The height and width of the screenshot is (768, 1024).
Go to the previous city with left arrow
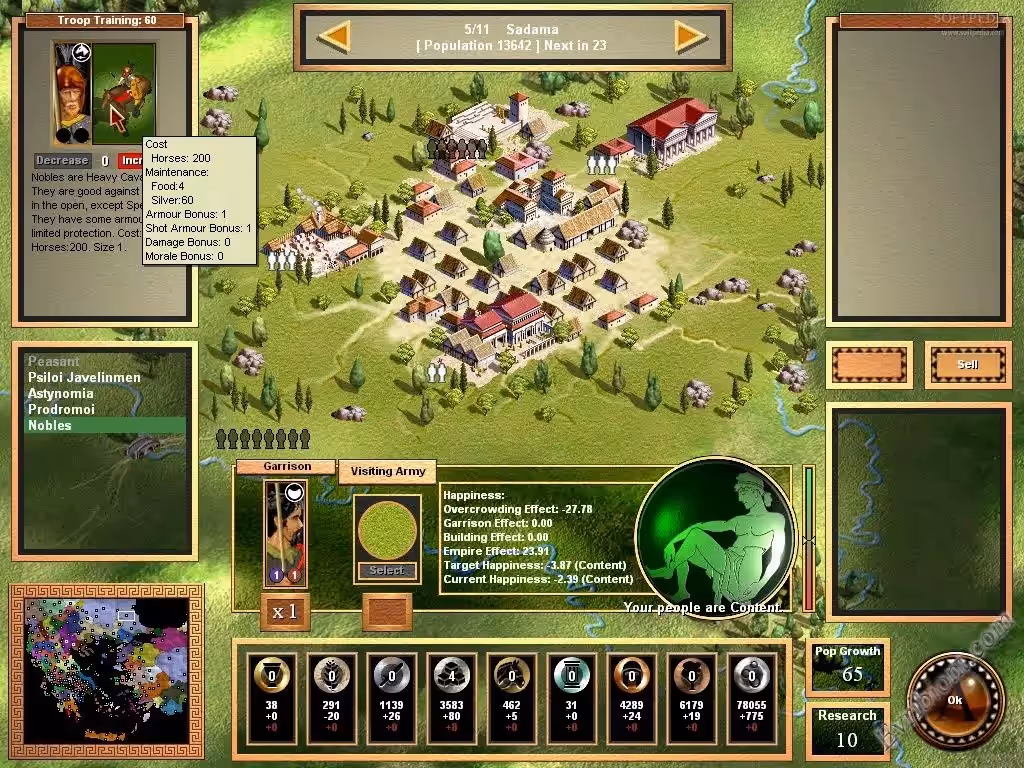[334, 38]
